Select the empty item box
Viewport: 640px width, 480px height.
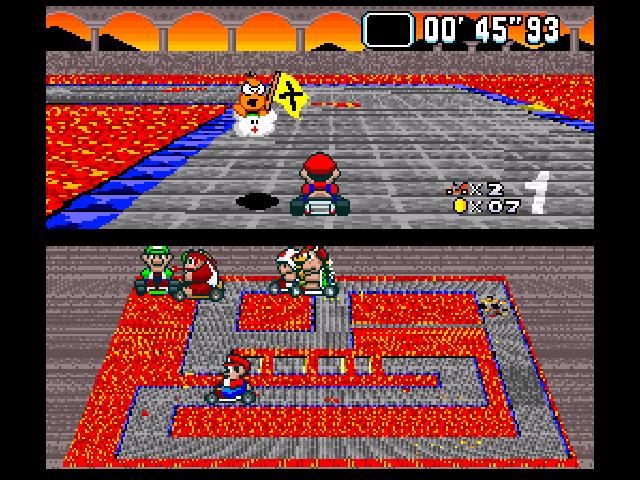pyautogui.click(x=388, y=28)
